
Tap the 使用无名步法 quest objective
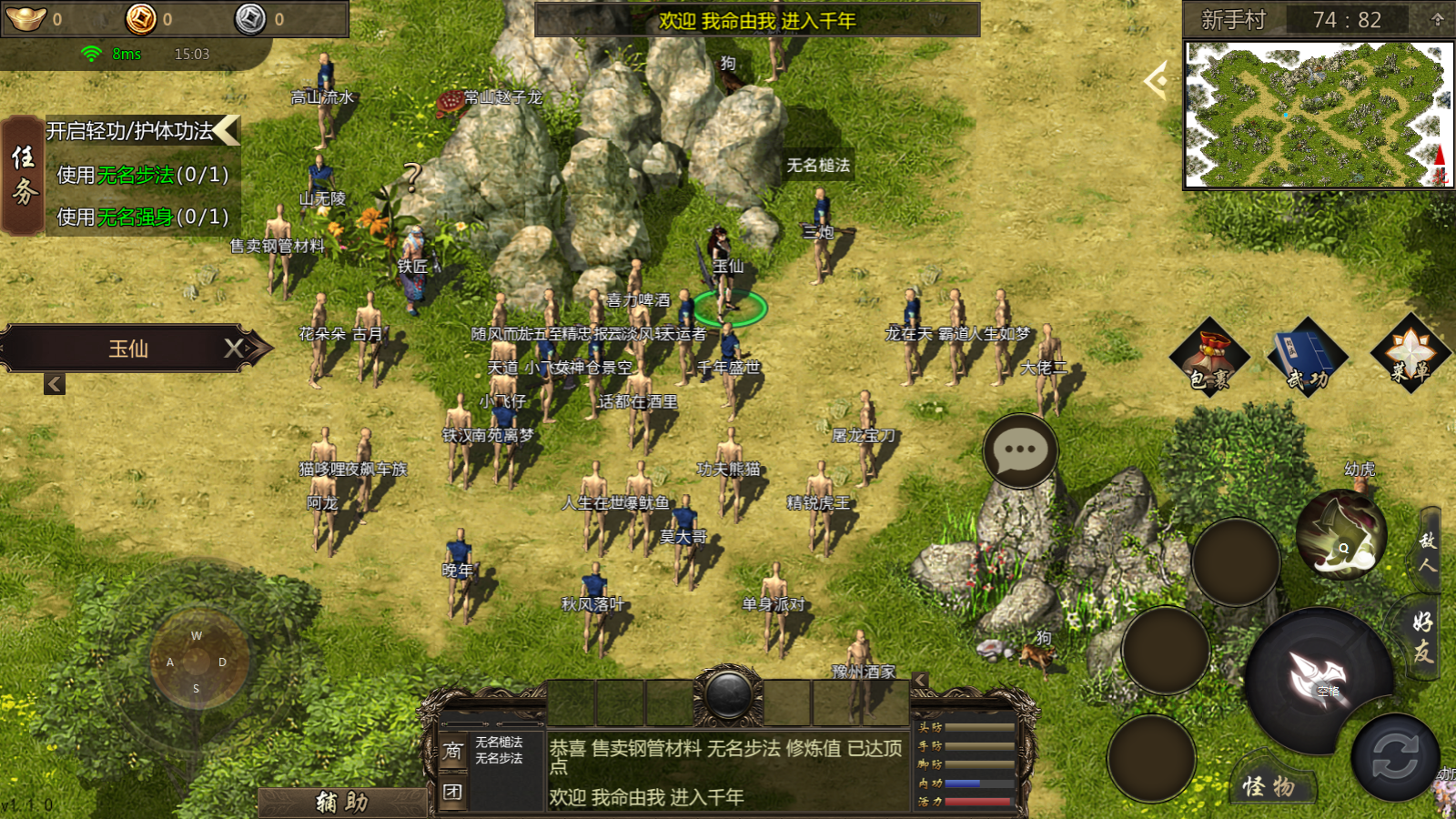coord(143,175)
